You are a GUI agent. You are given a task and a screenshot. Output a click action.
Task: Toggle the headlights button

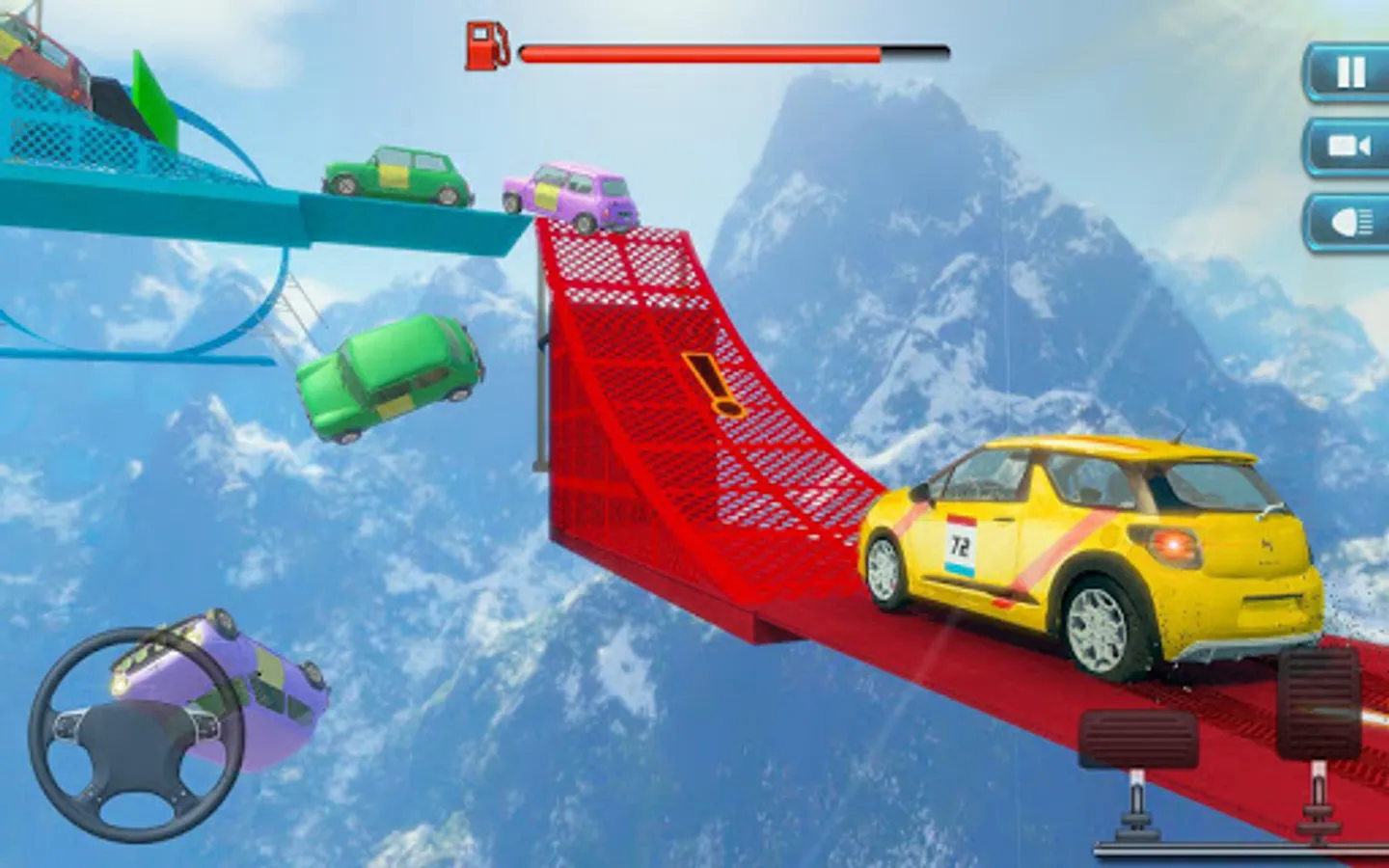tap(1350, 223)
